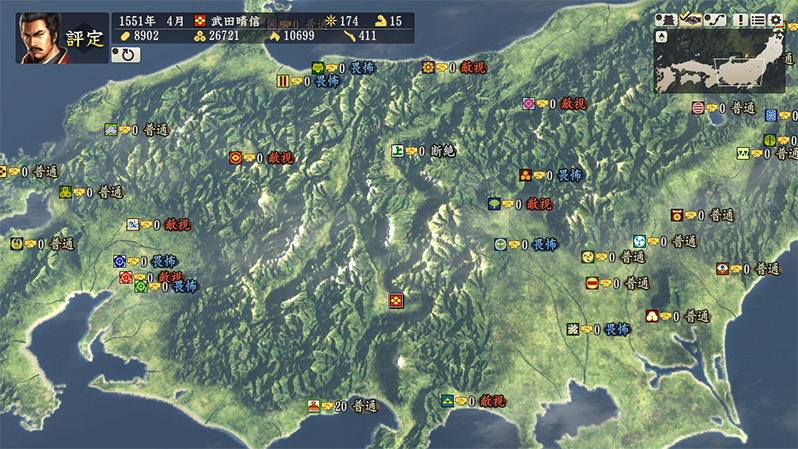Toggle the road route display filter
The width and height of the screenshot is (798, 449).
click(x=713, y=20)
